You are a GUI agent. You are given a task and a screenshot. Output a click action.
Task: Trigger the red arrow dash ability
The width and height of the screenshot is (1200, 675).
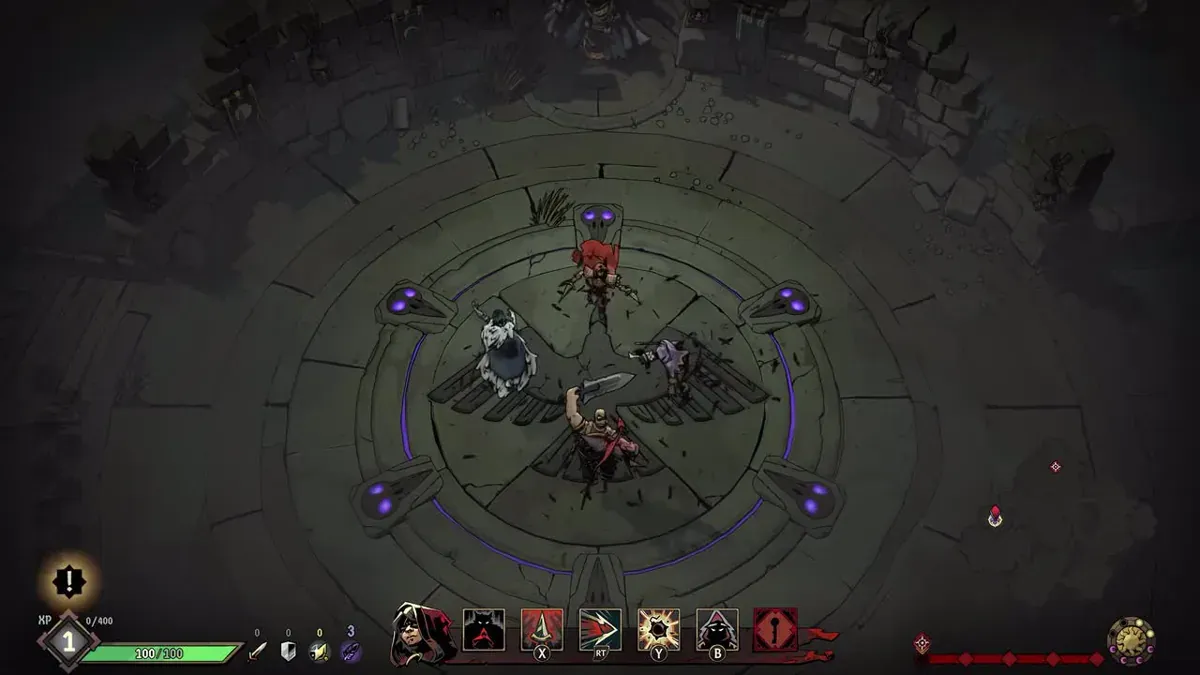(x=600, y=630)
